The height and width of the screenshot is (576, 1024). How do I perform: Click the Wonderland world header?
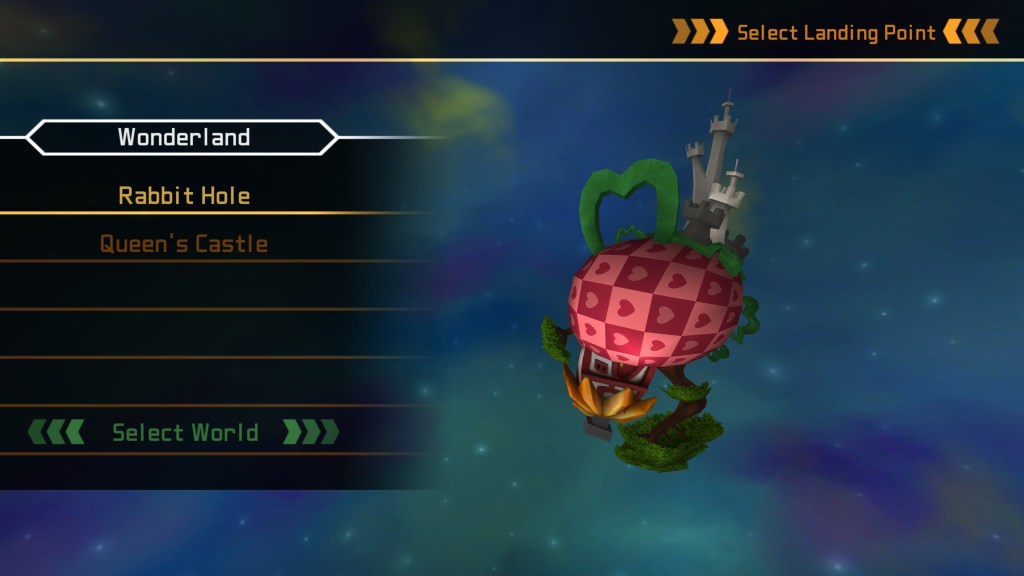pos(183,137)
